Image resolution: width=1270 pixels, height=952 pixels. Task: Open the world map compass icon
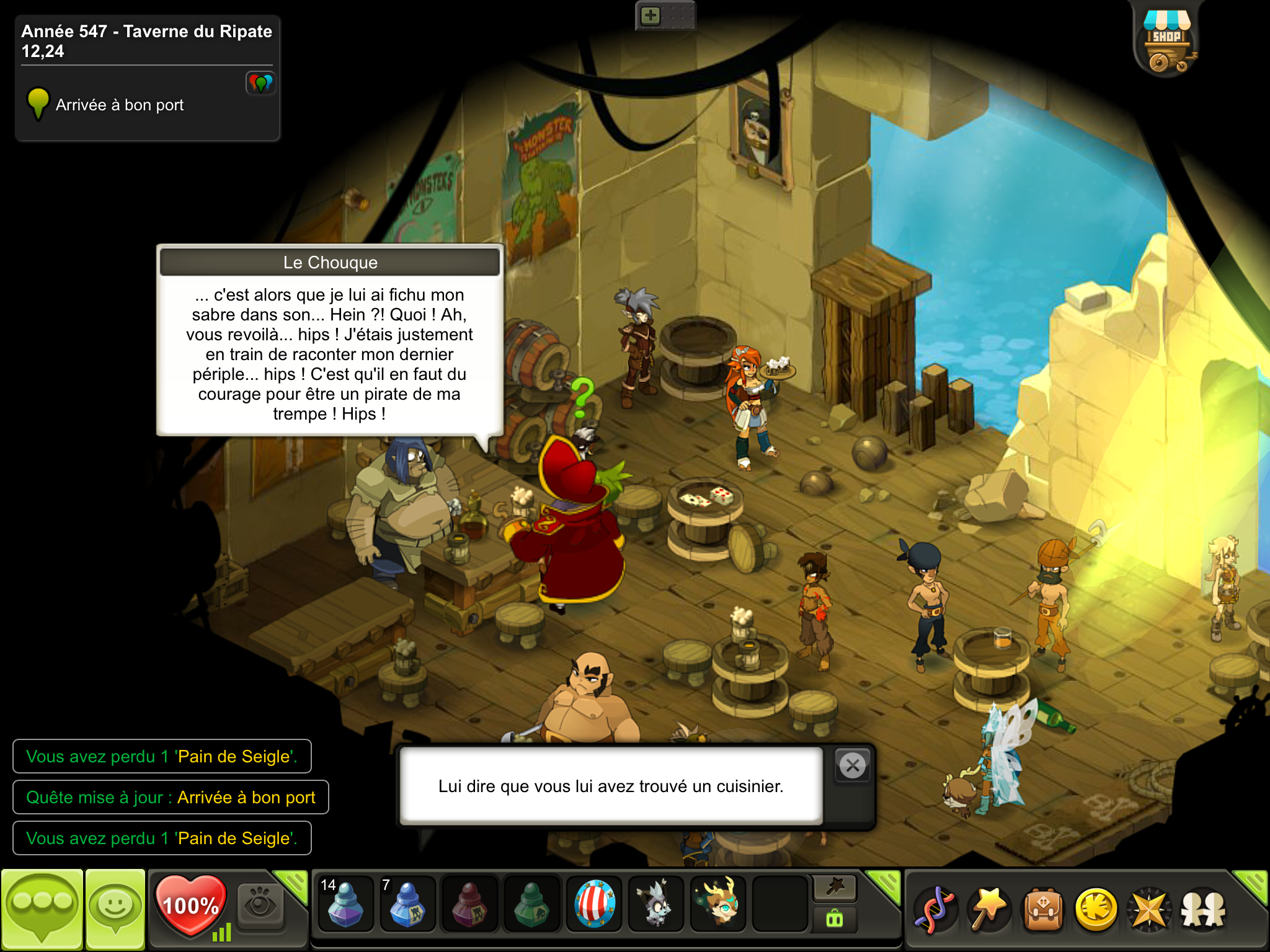[1150, 909]
